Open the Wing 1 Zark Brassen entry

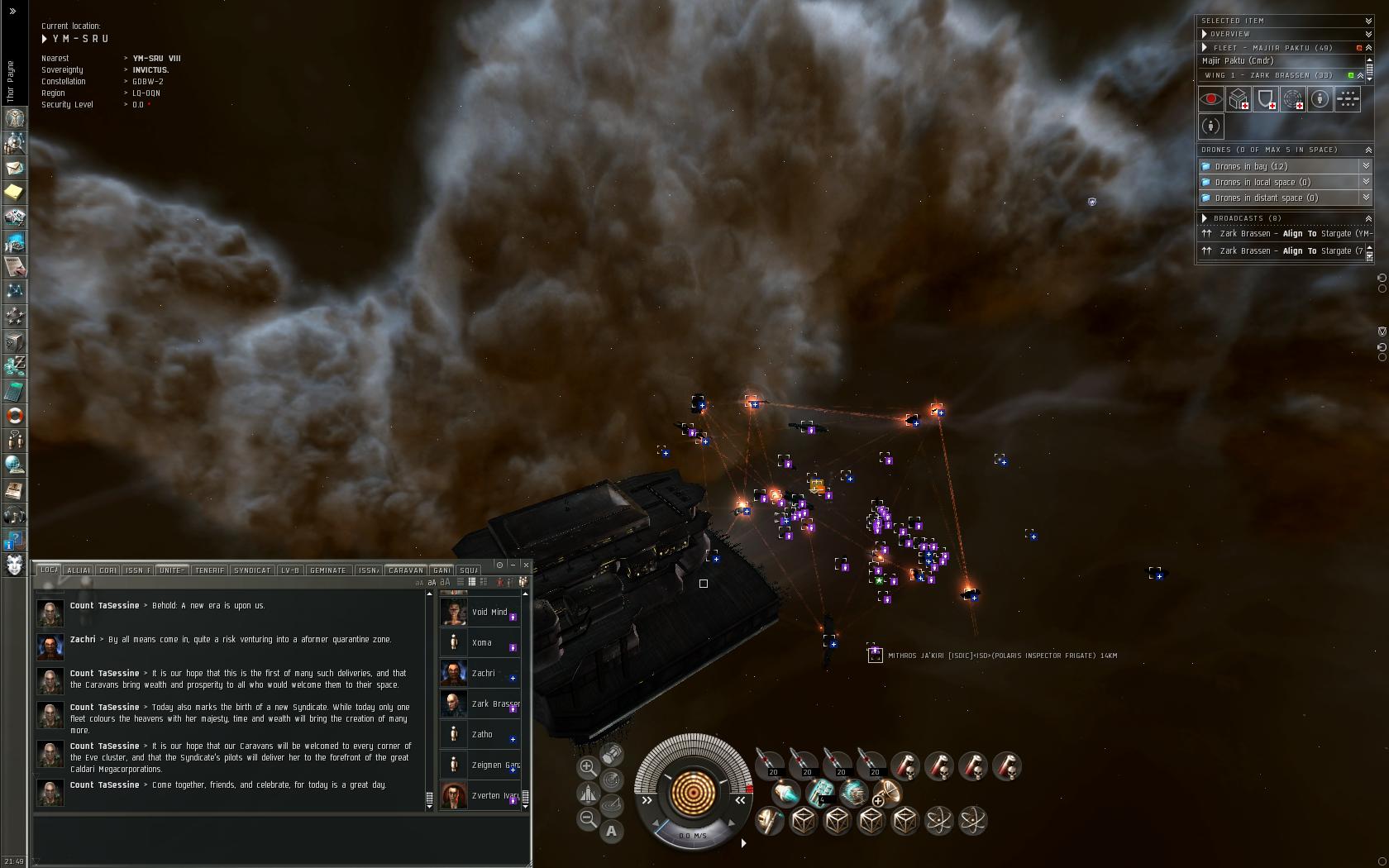point(1273,75)
